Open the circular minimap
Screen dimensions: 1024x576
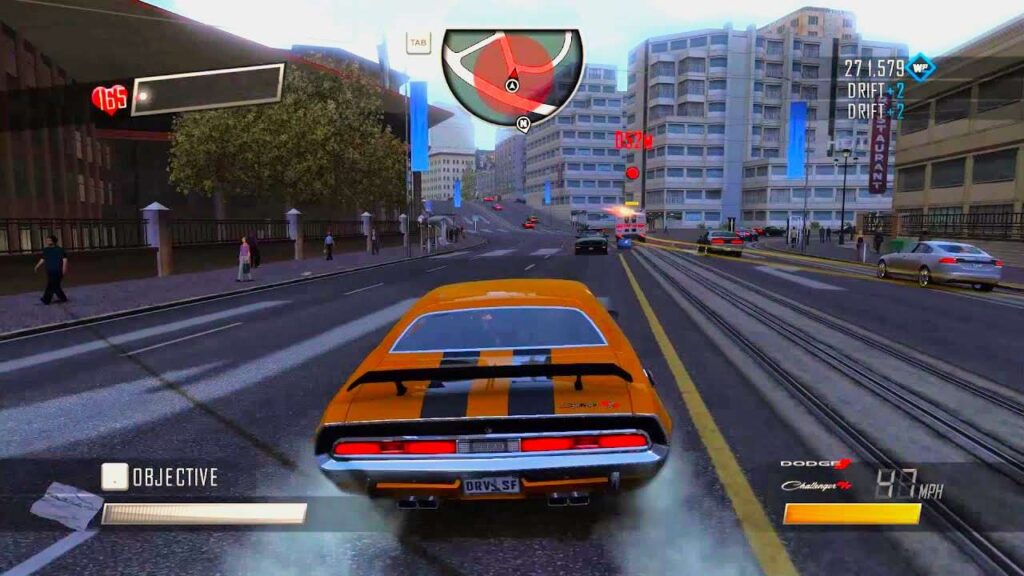[512, 76]
